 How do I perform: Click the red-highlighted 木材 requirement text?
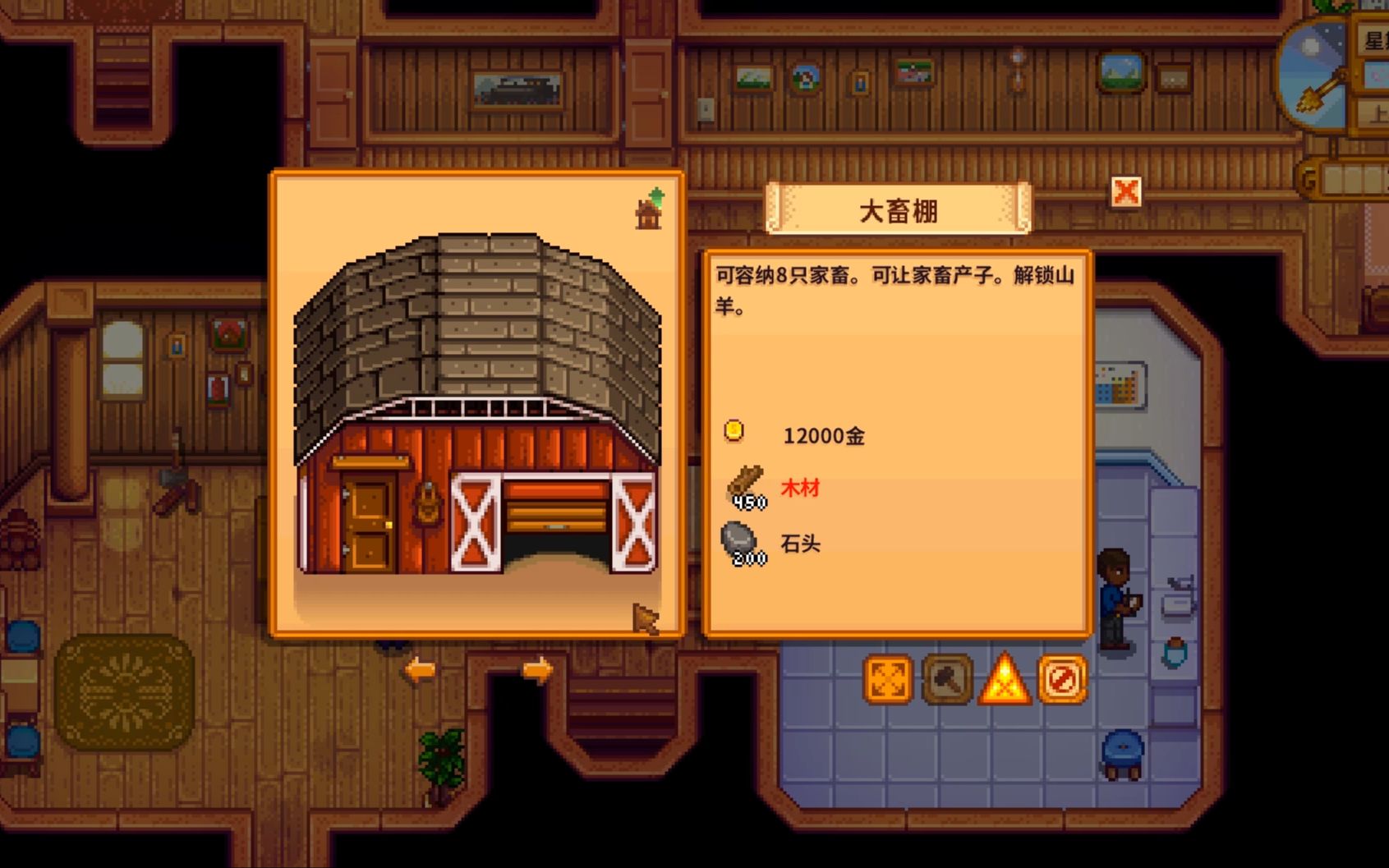[x=799, y=485]
